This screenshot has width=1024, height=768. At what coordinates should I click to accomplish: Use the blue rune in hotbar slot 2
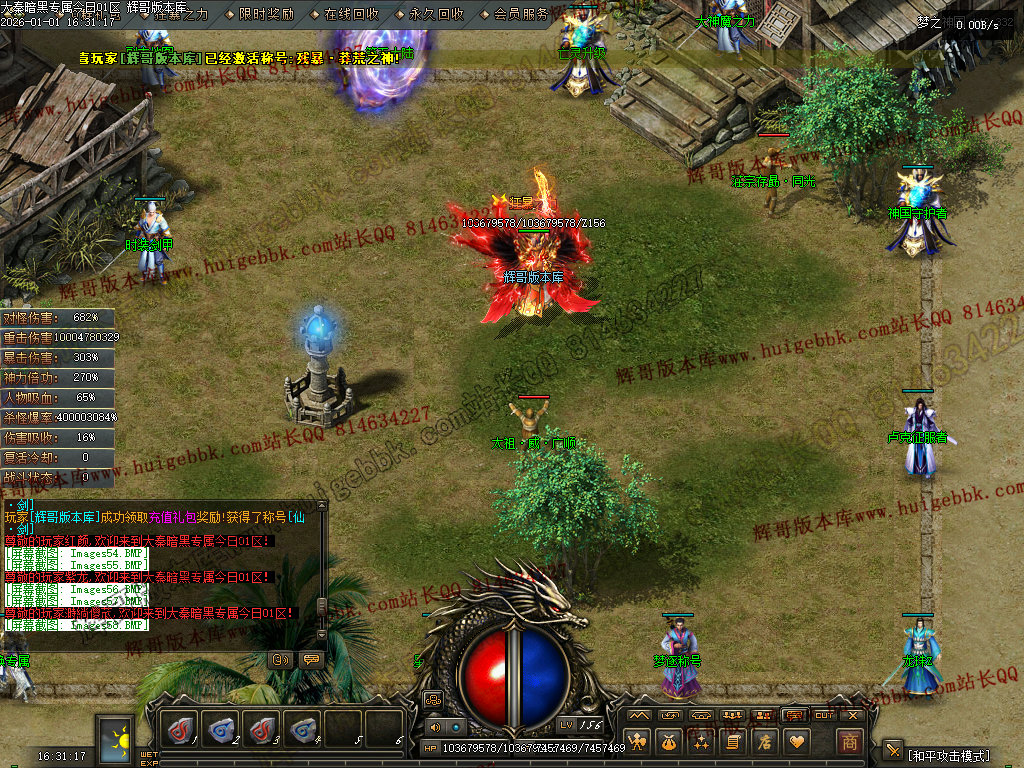coord(221,729)
